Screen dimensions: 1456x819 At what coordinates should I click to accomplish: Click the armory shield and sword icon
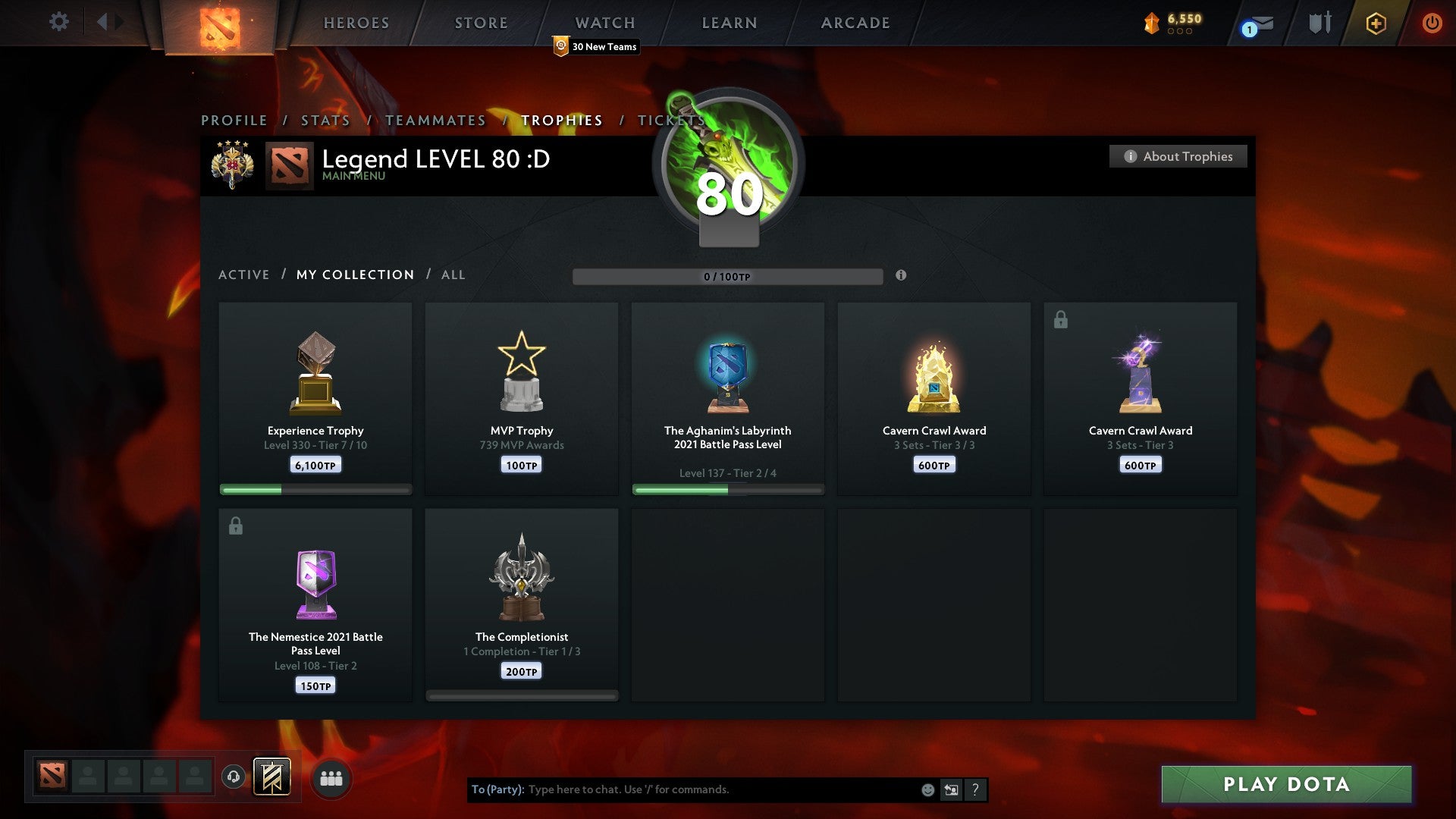[1319, 22]
